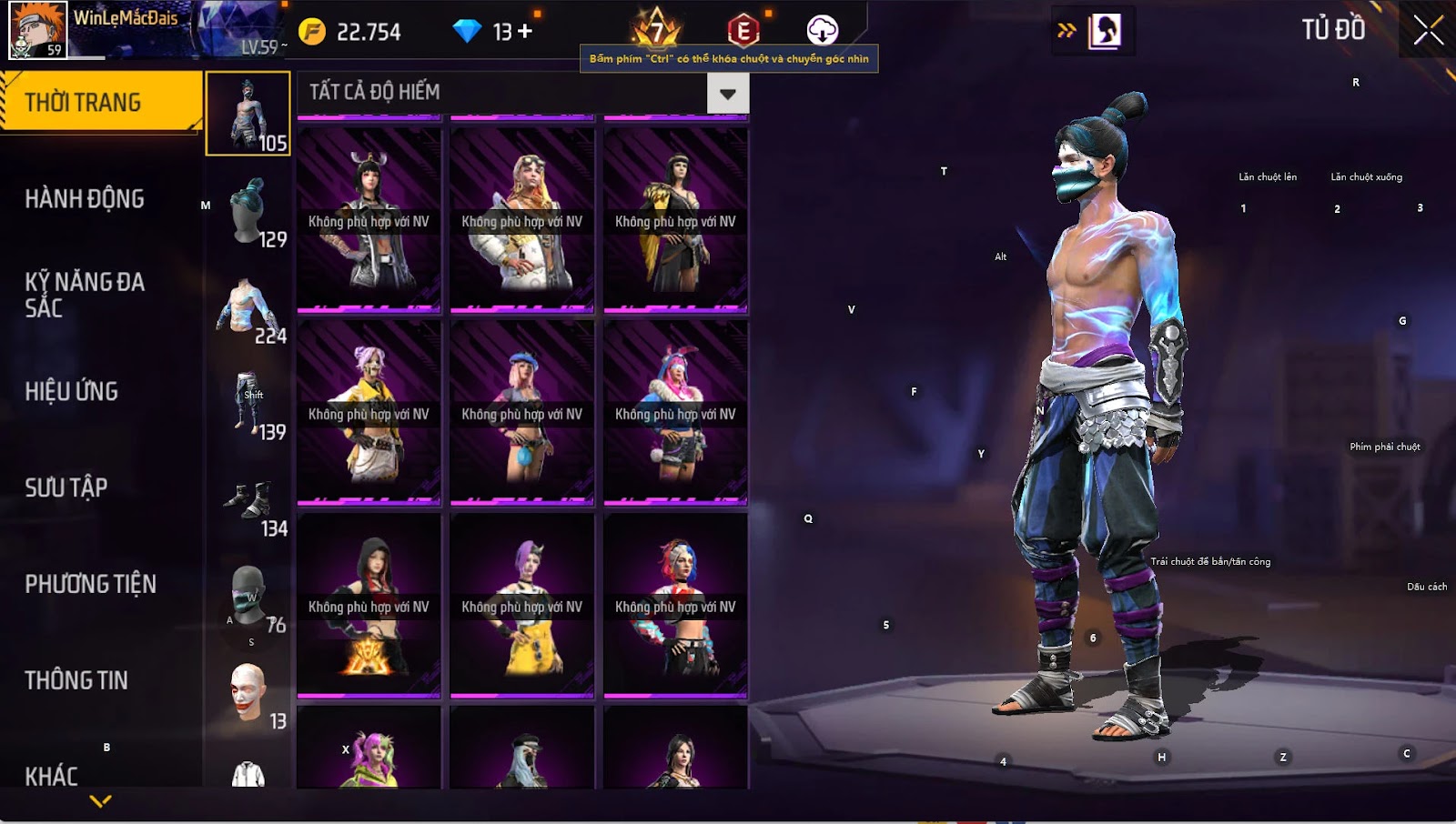Select the face mask category (76)
This screenshot has width=1456, height=824.
(x=248, y=597)
